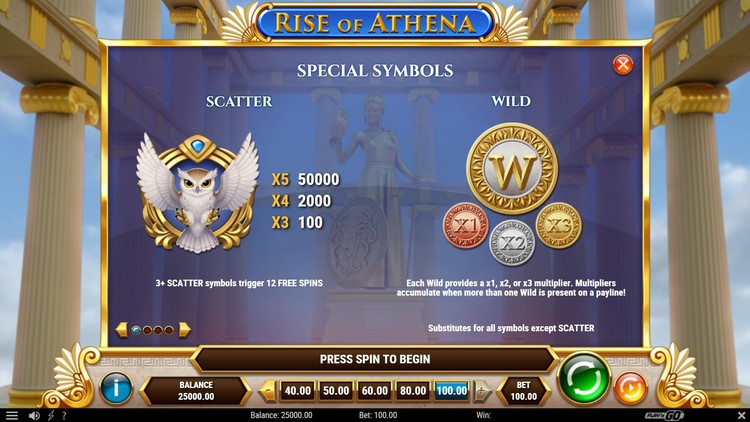Go to the next paytable page
This screenshot has width=750, height=422.
pos(184,329)
